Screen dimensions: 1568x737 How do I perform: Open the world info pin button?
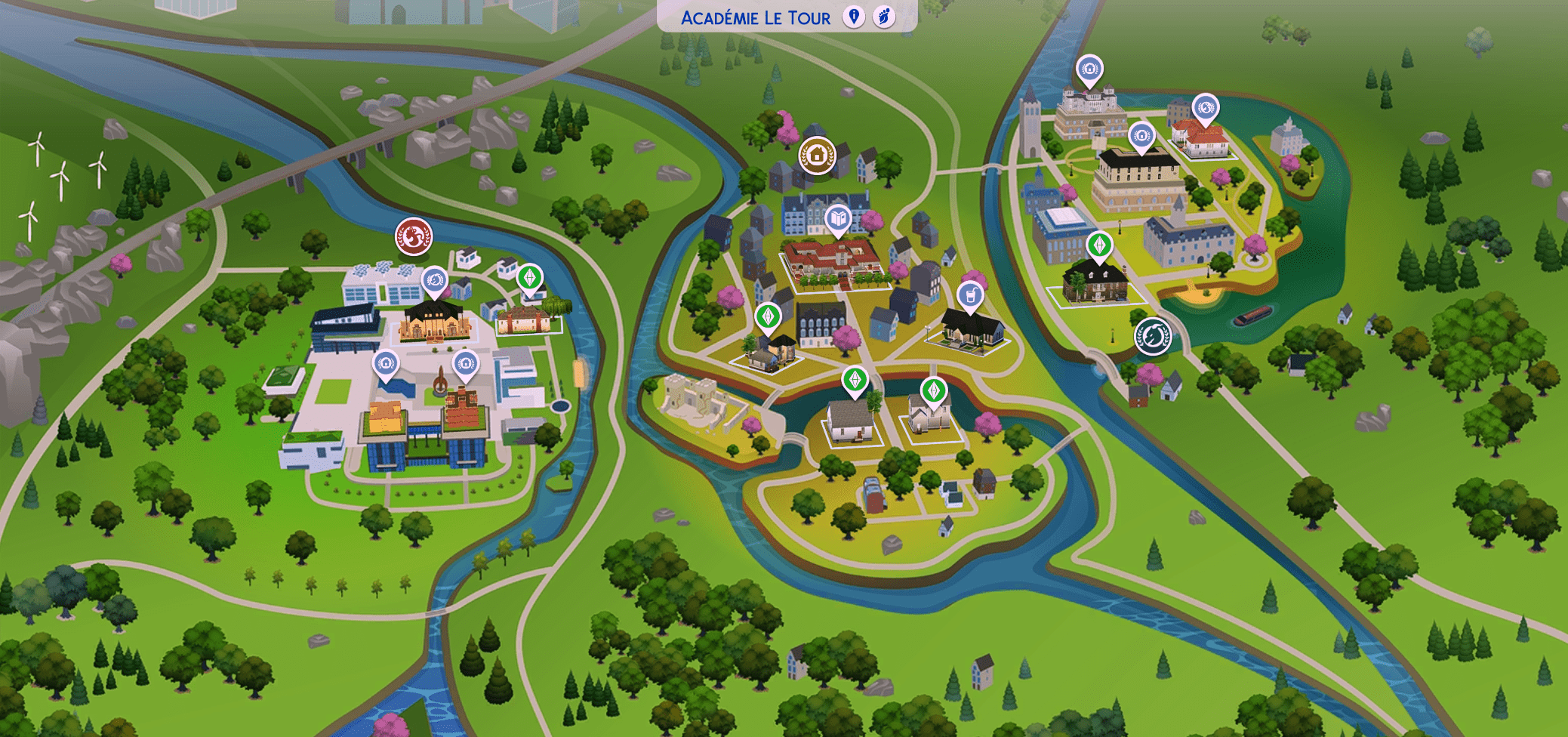click(854, 17)
